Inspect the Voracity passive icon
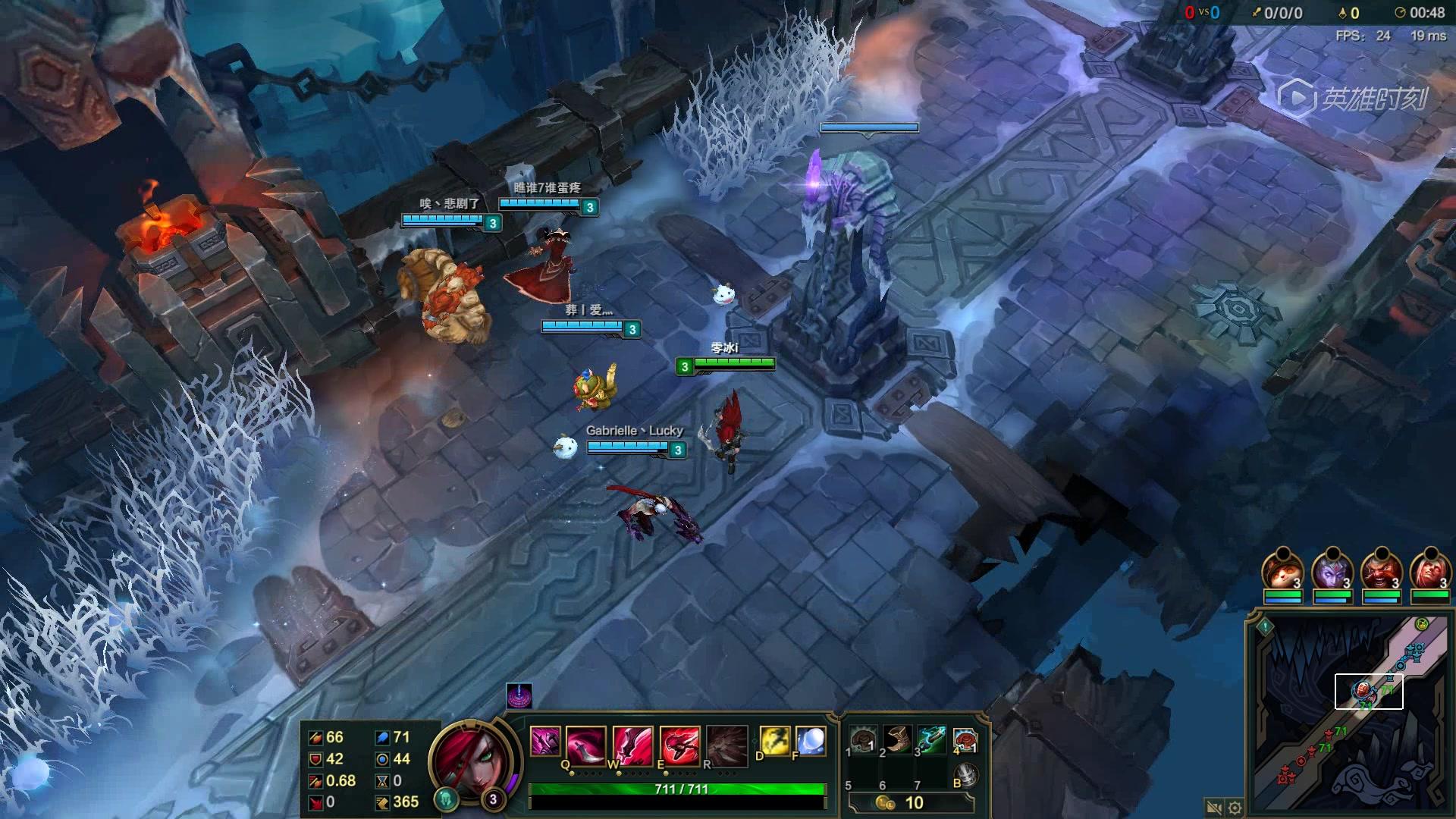The height and width of the screenshot is (819, 1456). click(x=544, y=741)
